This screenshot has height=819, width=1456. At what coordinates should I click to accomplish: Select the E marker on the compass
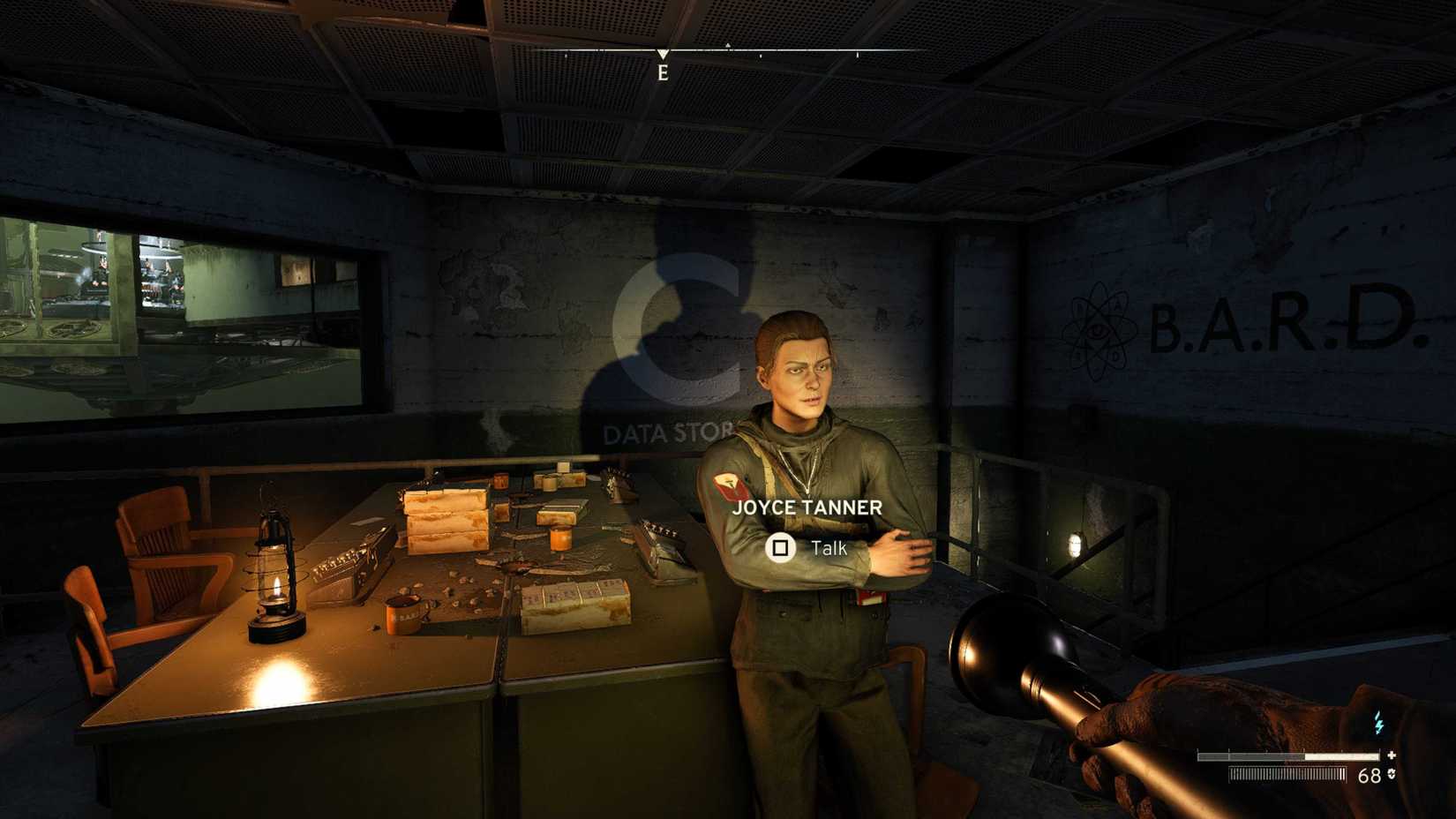coord(664,71)
